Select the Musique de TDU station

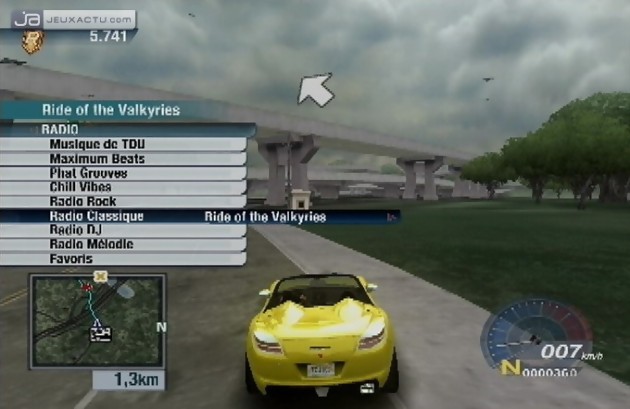(96, 145)
